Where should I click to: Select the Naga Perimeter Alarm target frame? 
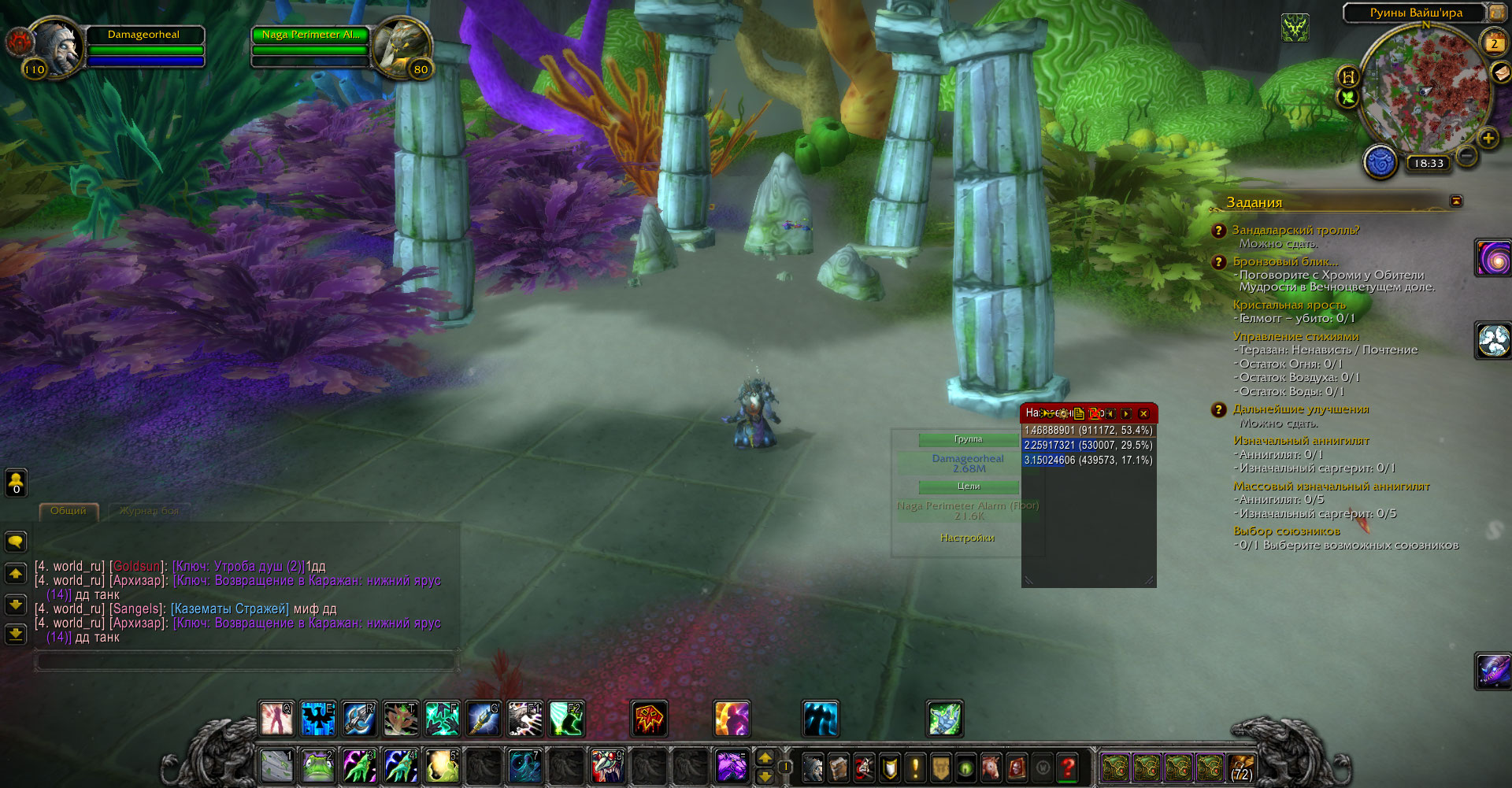pyautogui.click(x=310, y=35)
